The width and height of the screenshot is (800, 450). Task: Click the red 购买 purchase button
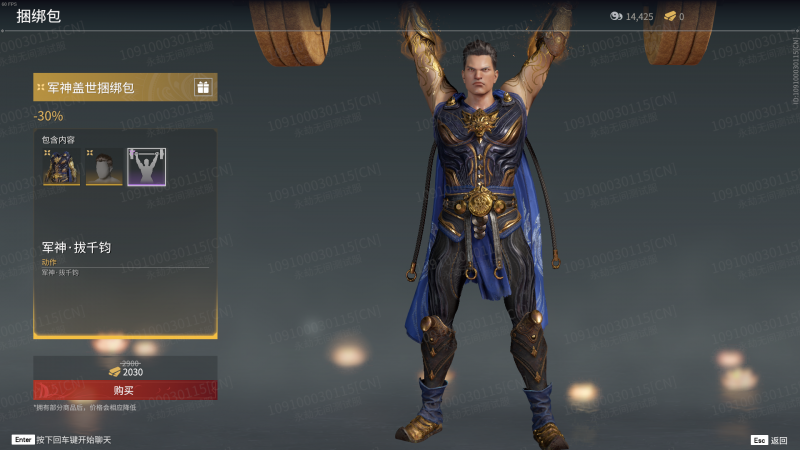(x=125, y=390)
